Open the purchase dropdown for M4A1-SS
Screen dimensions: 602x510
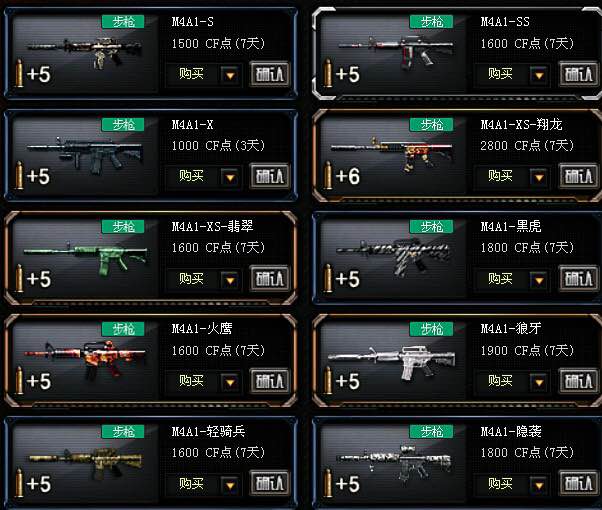click(539, 73)
